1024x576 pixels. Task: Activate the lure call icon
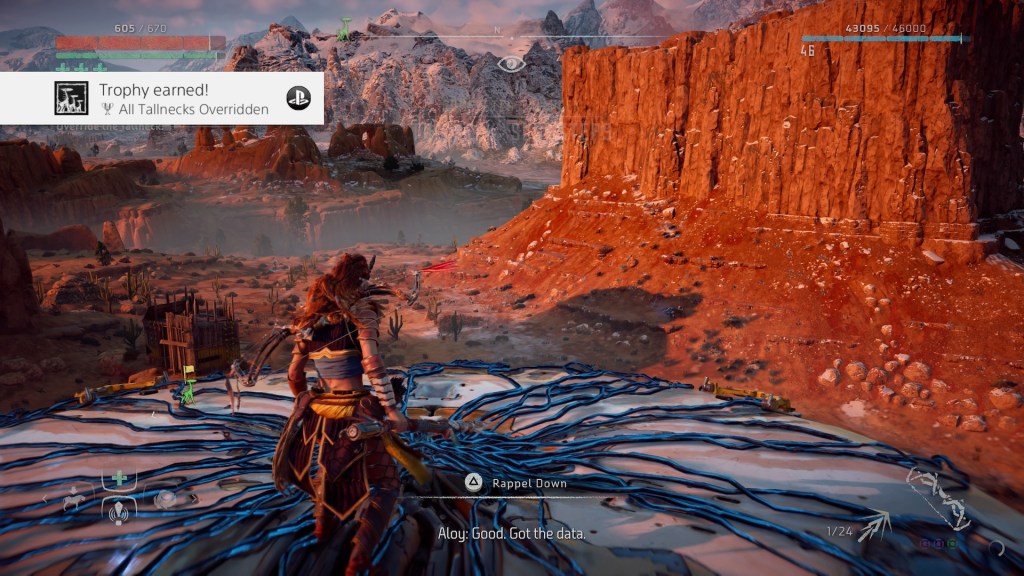point(120,511)
